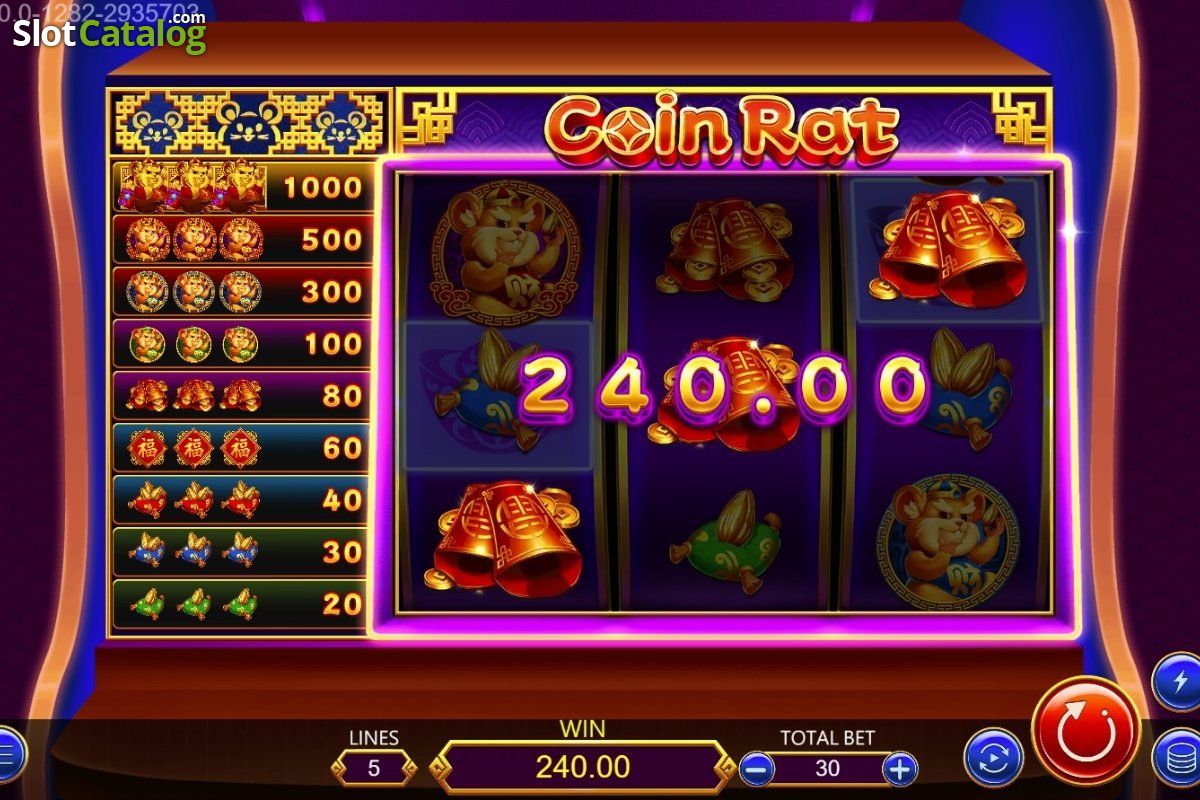Increase total bet with the plus button
Image resolution: width=1200 pixels, height=800 pixels.
click(900, 768)
